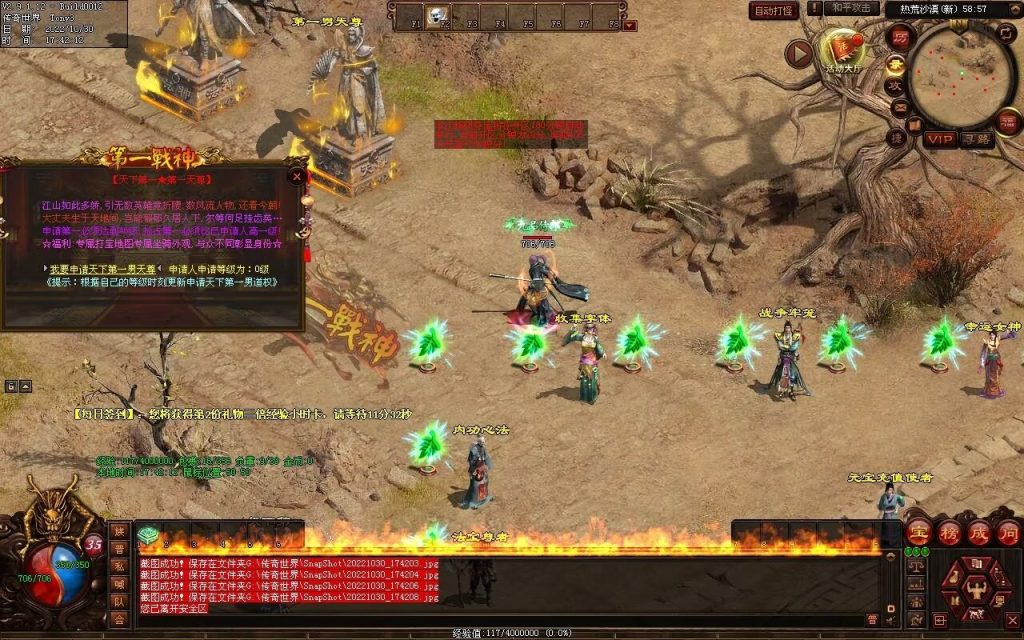Select the F2 hotbar skull item slot
The height and width of the screenshot is (640, 1024).
point(437,16)
